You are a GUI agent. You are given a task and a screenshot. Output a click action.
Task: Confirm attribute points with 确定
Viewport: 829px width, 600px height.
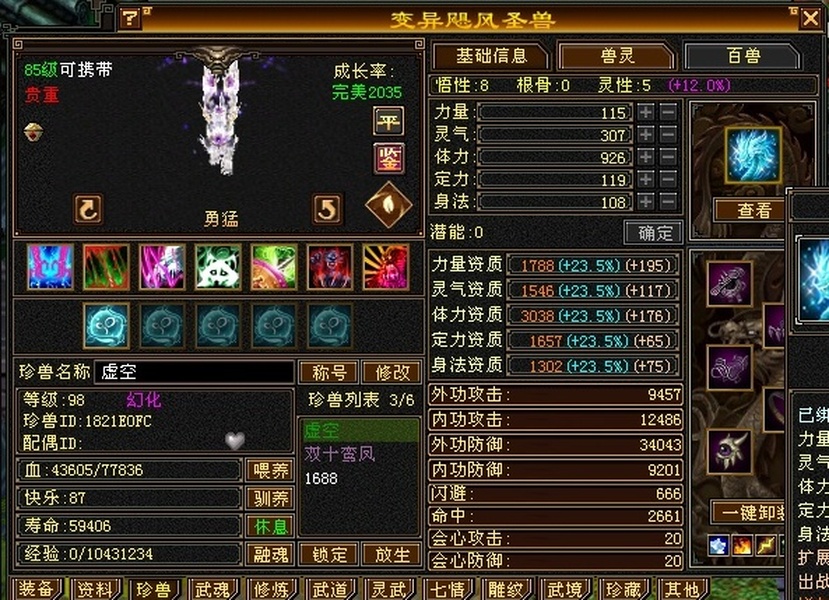pyautogui.click(x=654, y=233)
